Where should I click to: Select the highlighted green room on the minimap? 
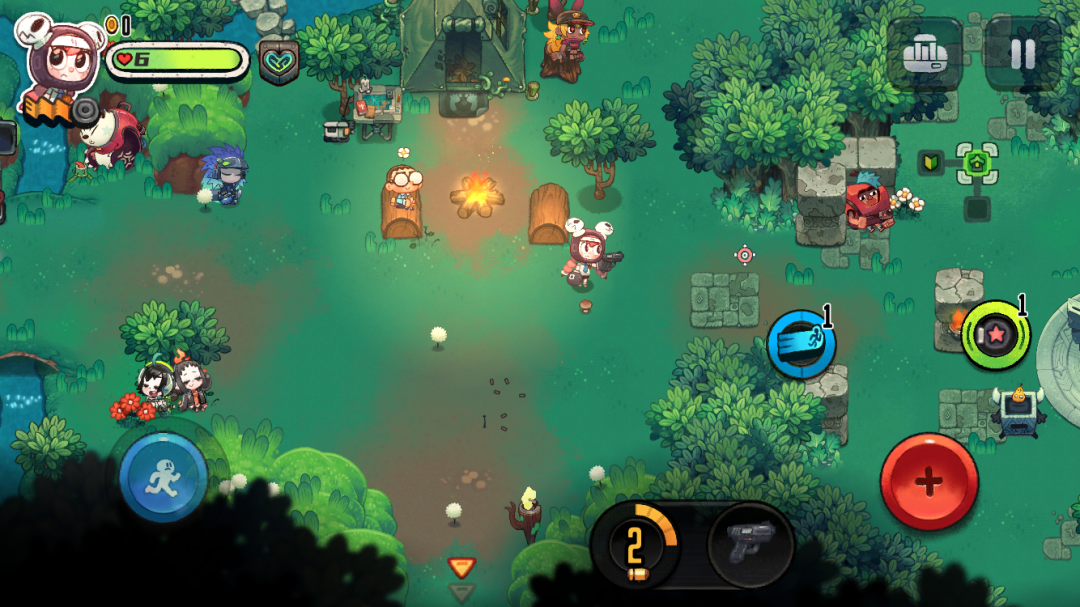point(977,163)
